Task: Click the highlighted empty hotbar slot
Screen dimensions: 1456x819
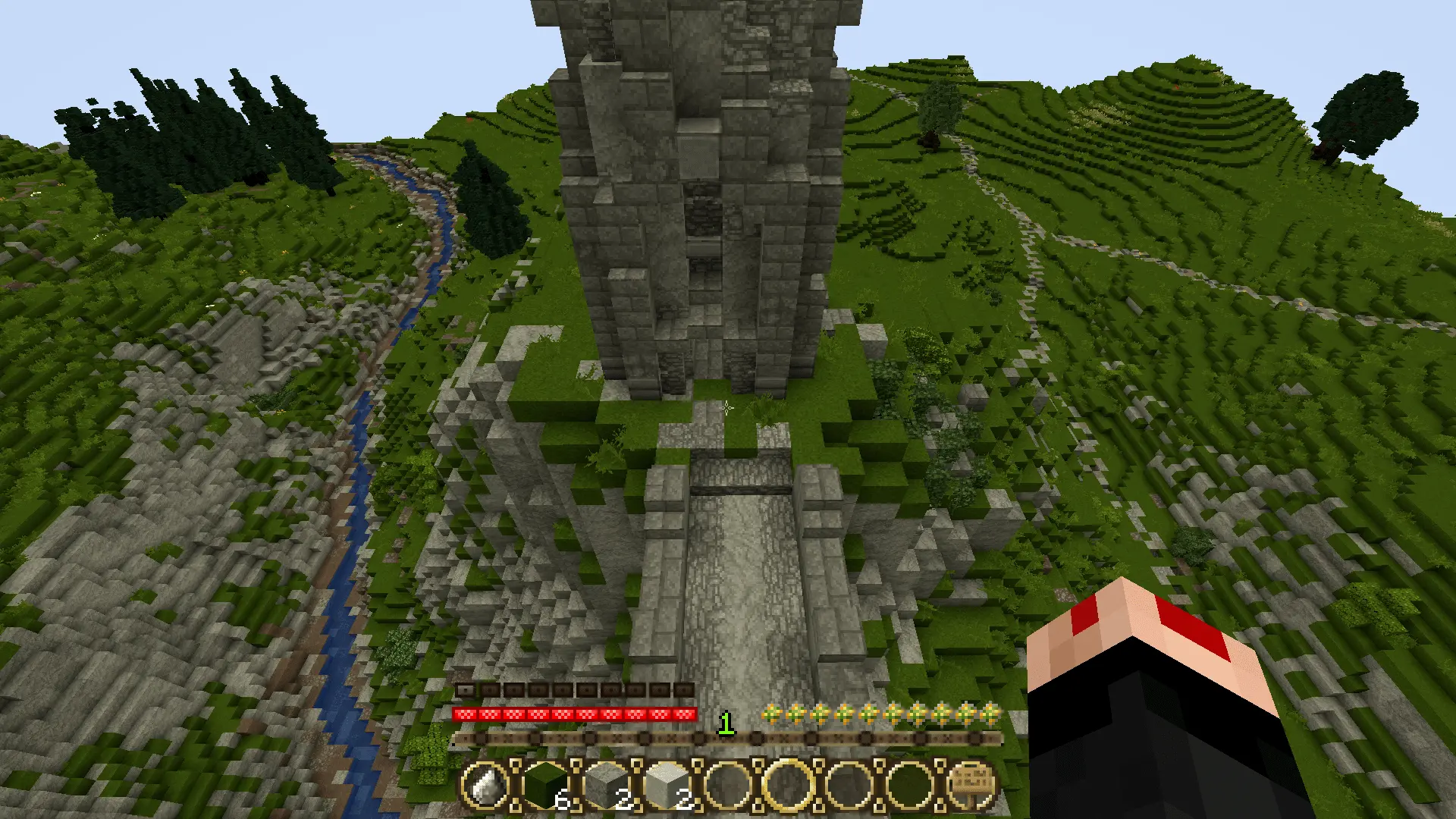Action: click(789, 786)
